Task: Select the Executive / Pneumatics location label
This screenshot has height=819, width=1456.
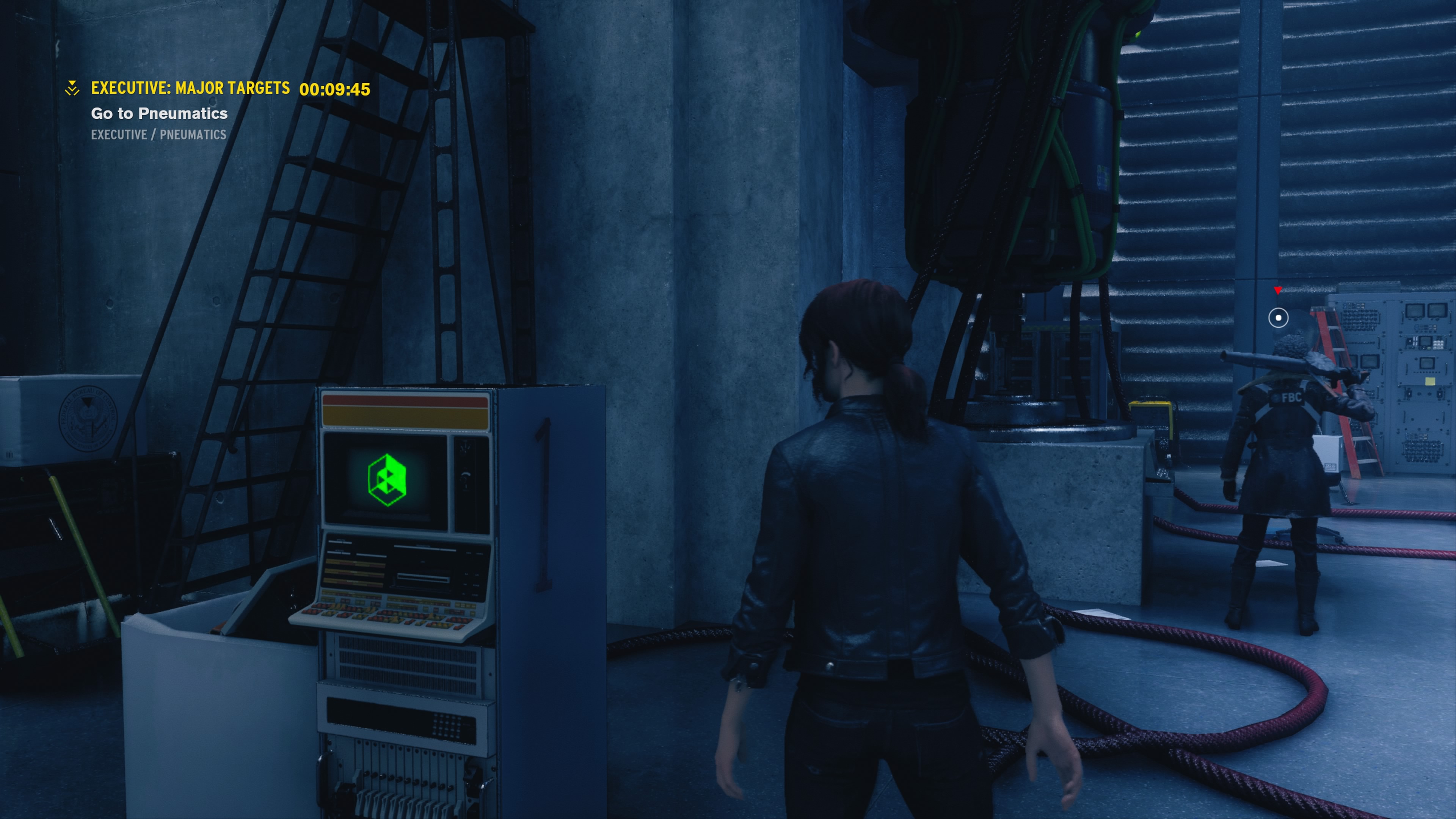Action: (x=158, y=135)
